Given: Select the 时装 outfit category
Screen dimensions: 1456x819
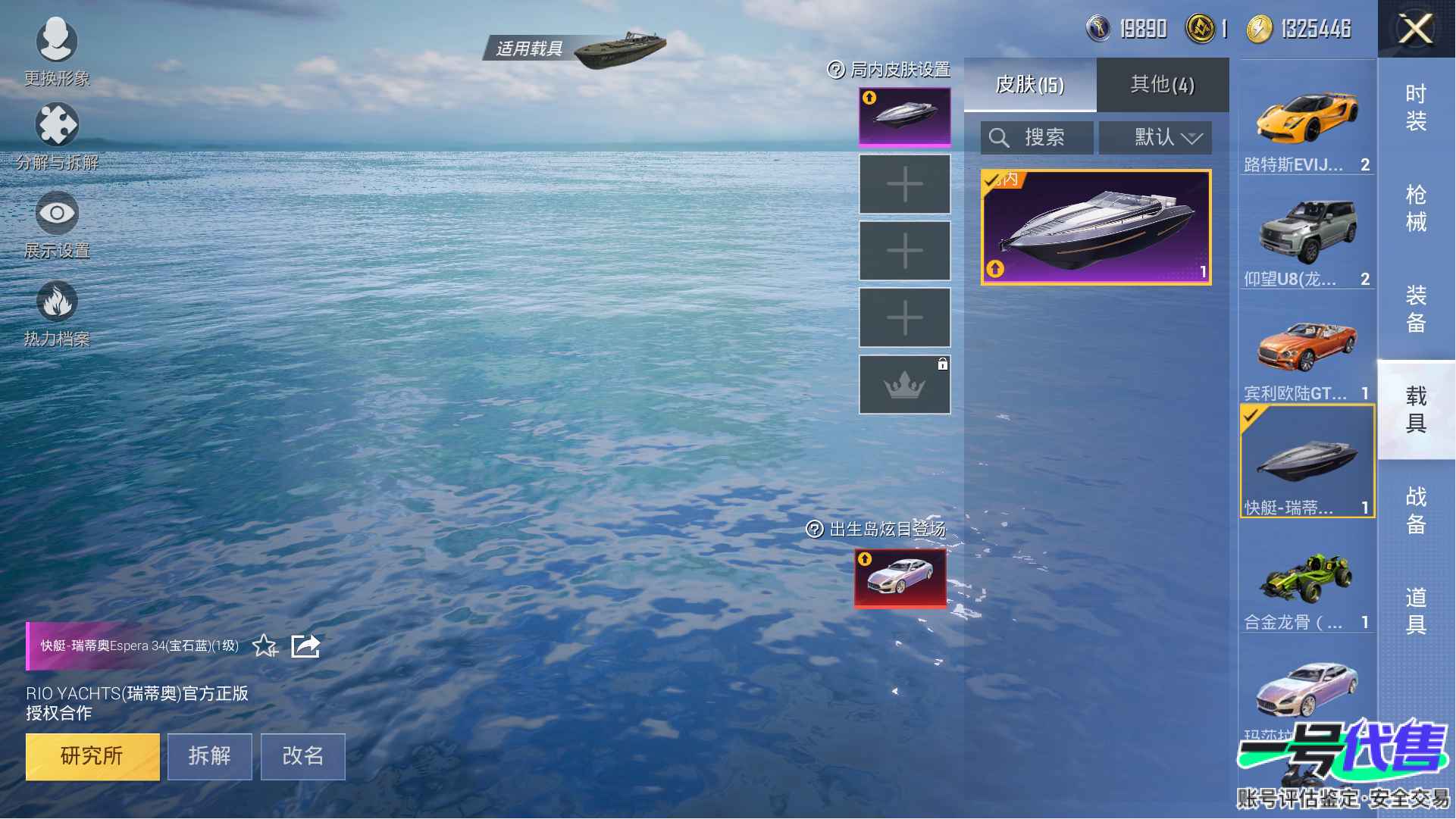Looking at the screenshot, I should pos(1415,108).
